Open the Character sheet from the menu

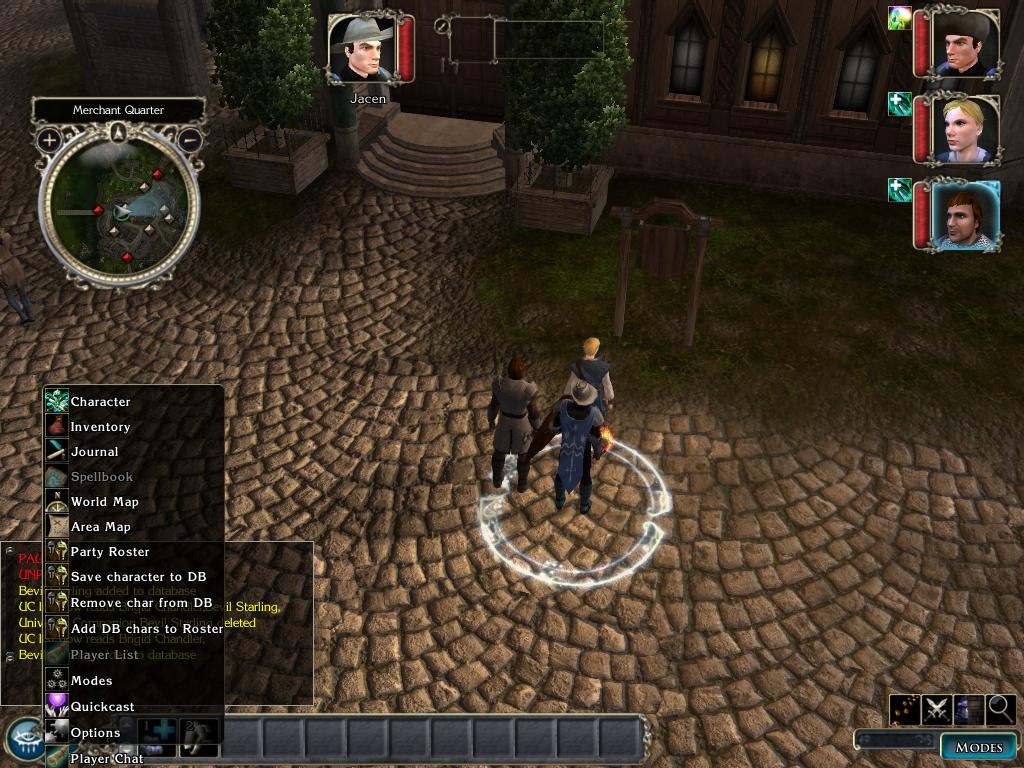100,402
